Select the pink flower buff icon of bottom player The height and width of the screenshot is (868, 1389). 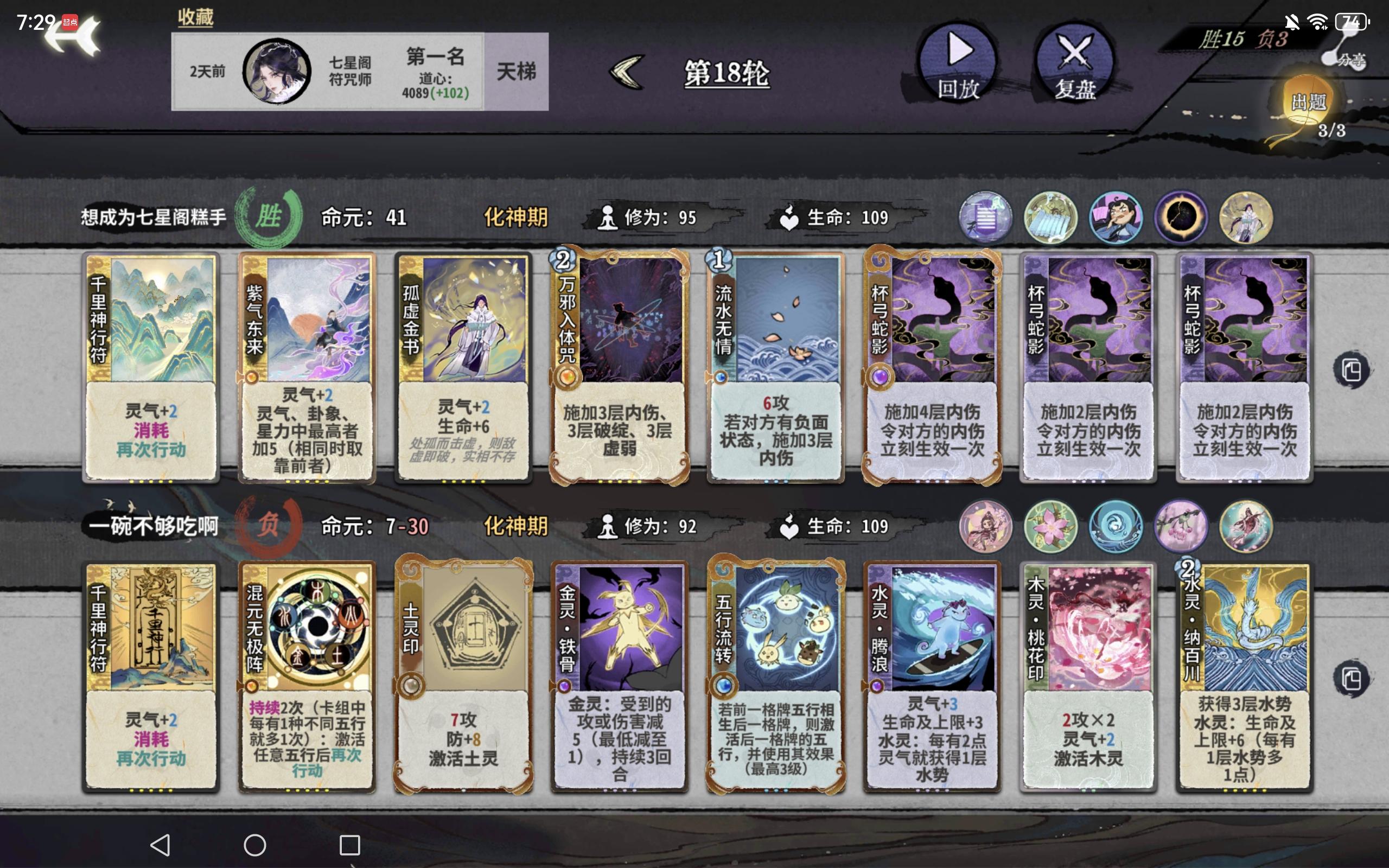click(x=1050, y=526)
